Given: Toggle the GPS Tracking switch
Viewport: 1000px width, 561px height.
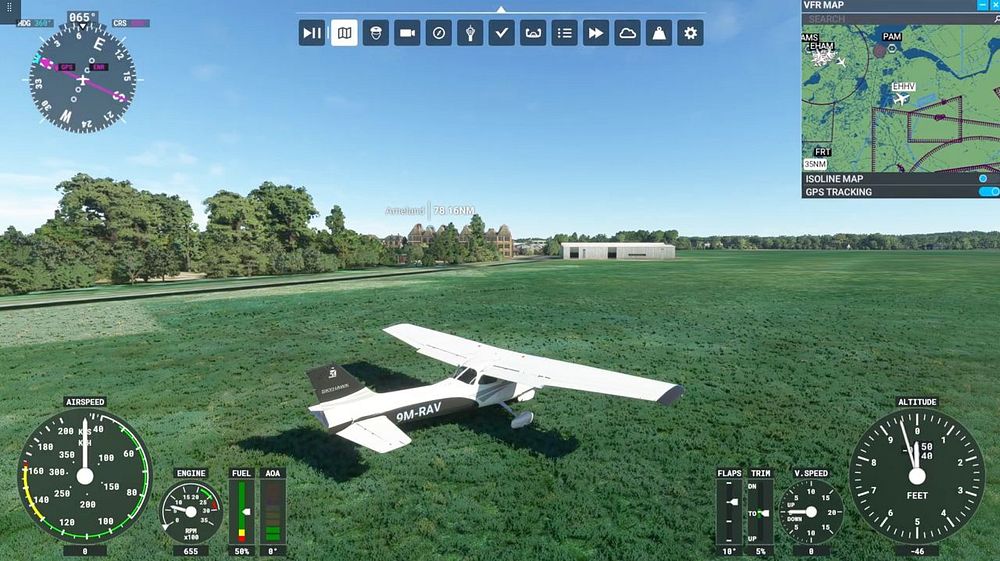Looking at the screenshot, I should pyautogui.click(x=988, y=192).
